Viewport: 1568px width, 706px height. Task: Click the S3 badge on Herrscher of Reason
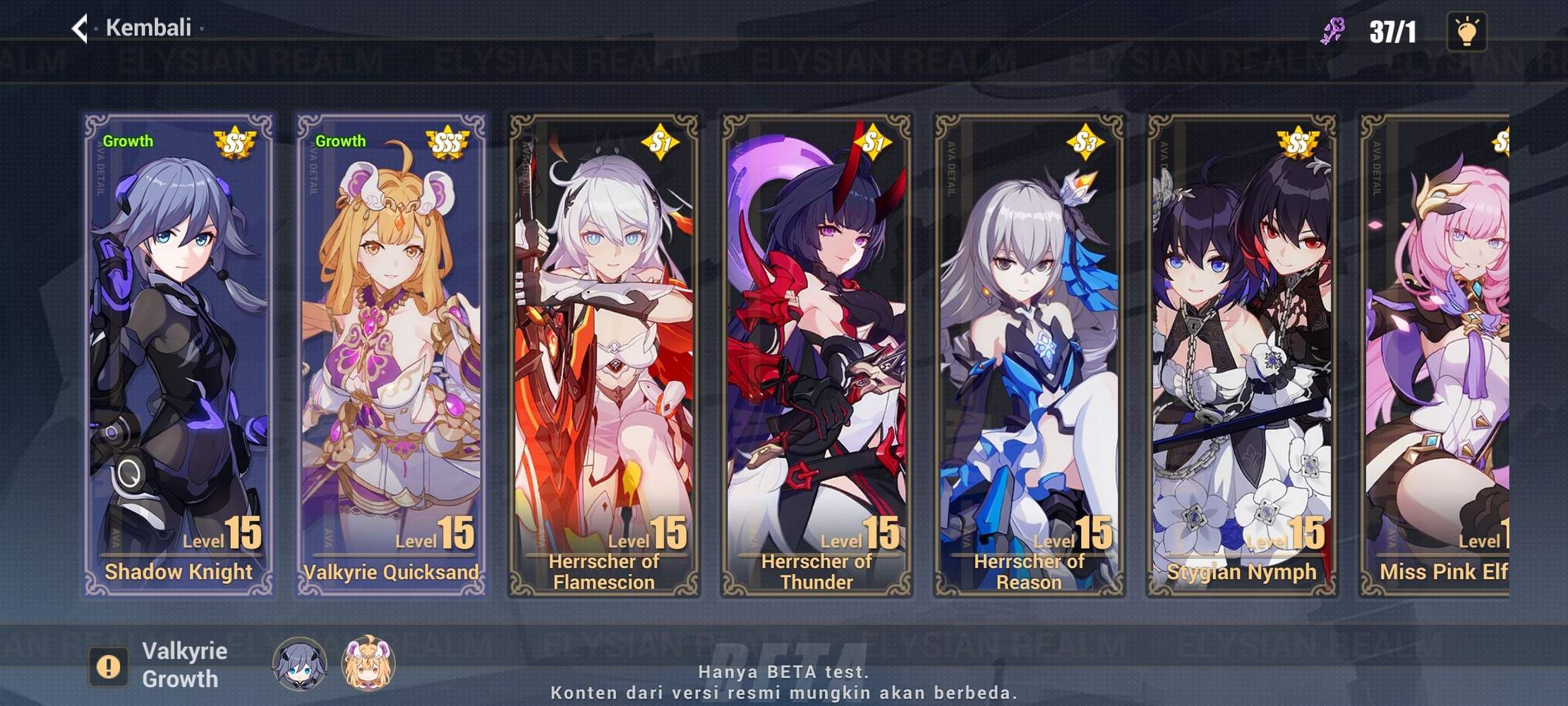coord(1085,141)
